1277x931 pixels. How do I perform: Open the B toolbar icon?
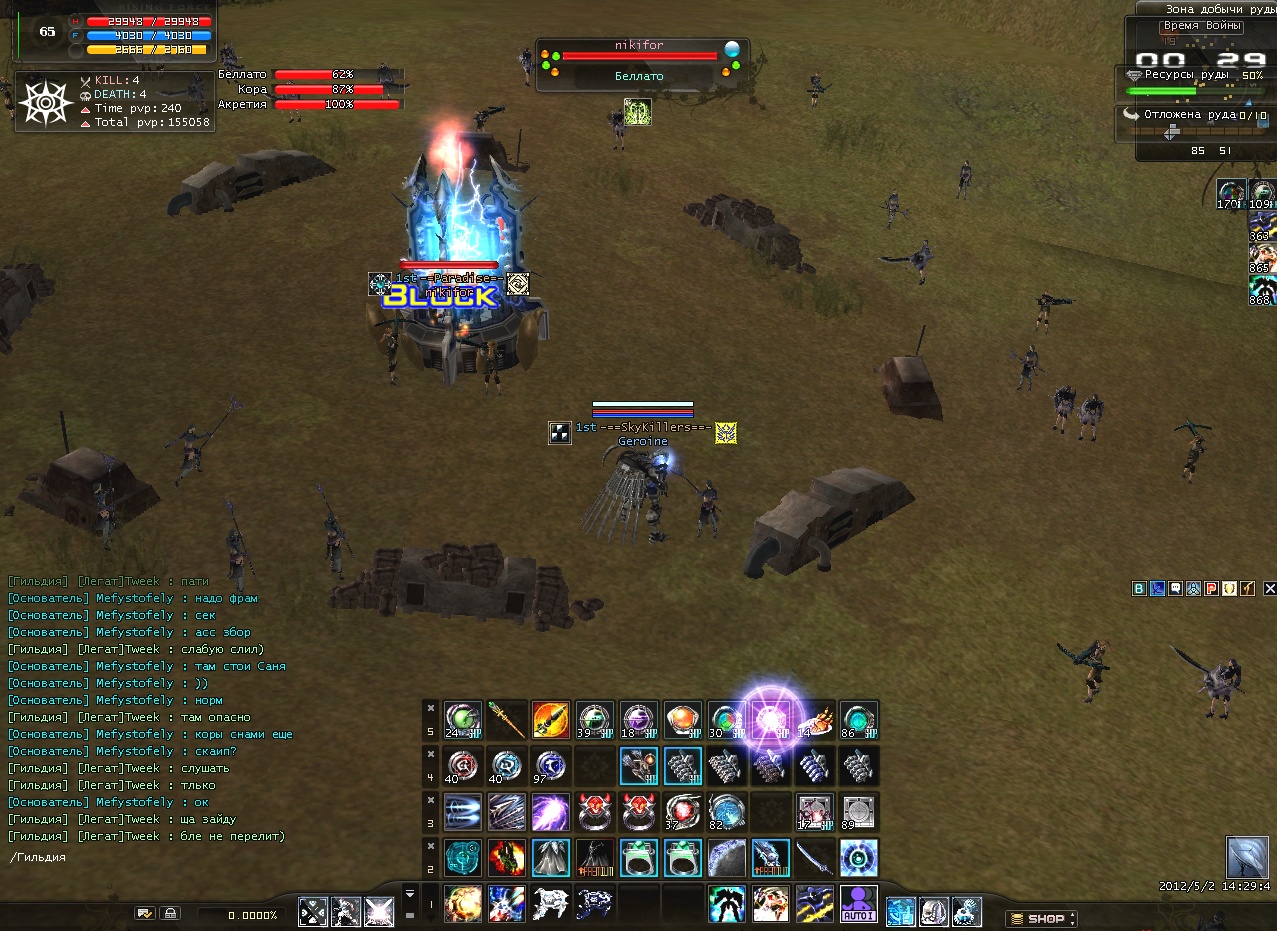pos(1139,589)
